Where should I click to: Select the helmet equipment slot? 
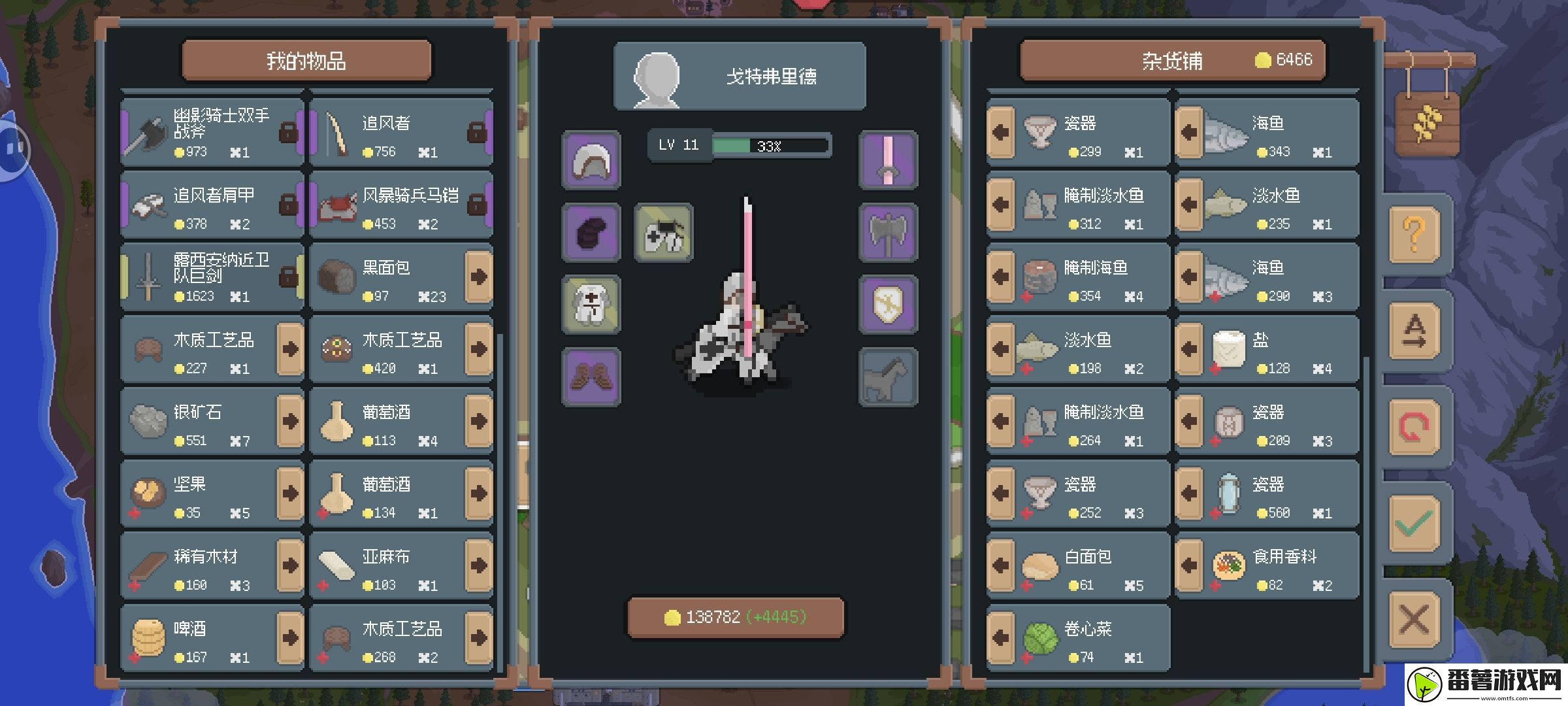(x=591, y=161)
